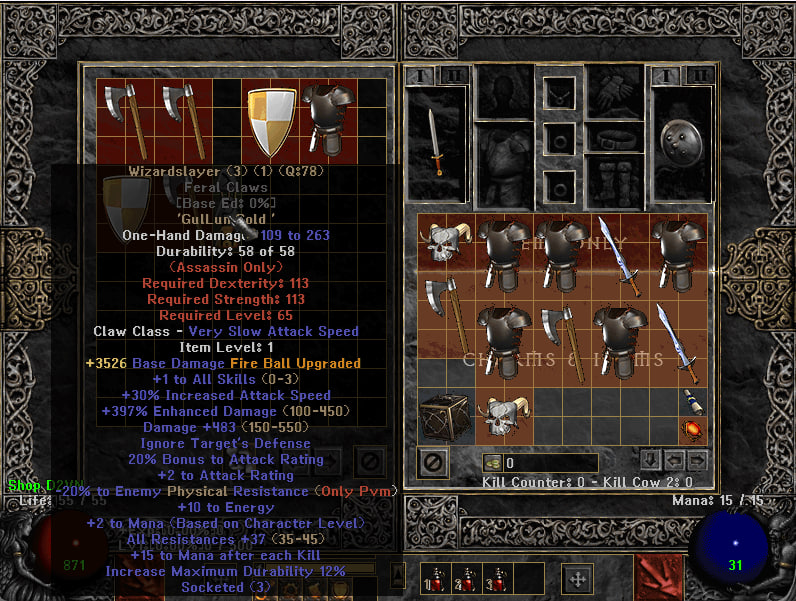The width and height of the screenshot is (796, 601).
Task: Pick up the red scarab charm
Action: click(693, 431)
